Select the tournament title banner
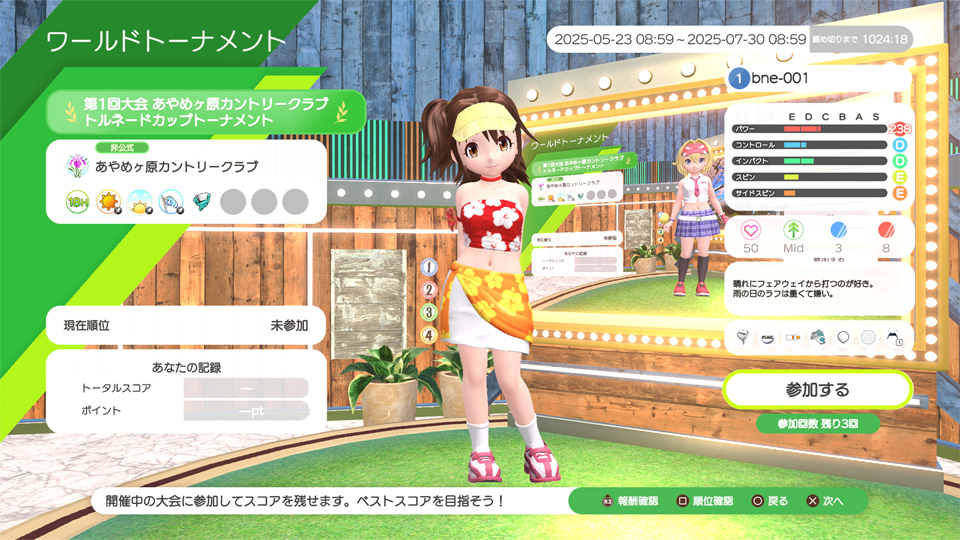 tap(207, 111)
